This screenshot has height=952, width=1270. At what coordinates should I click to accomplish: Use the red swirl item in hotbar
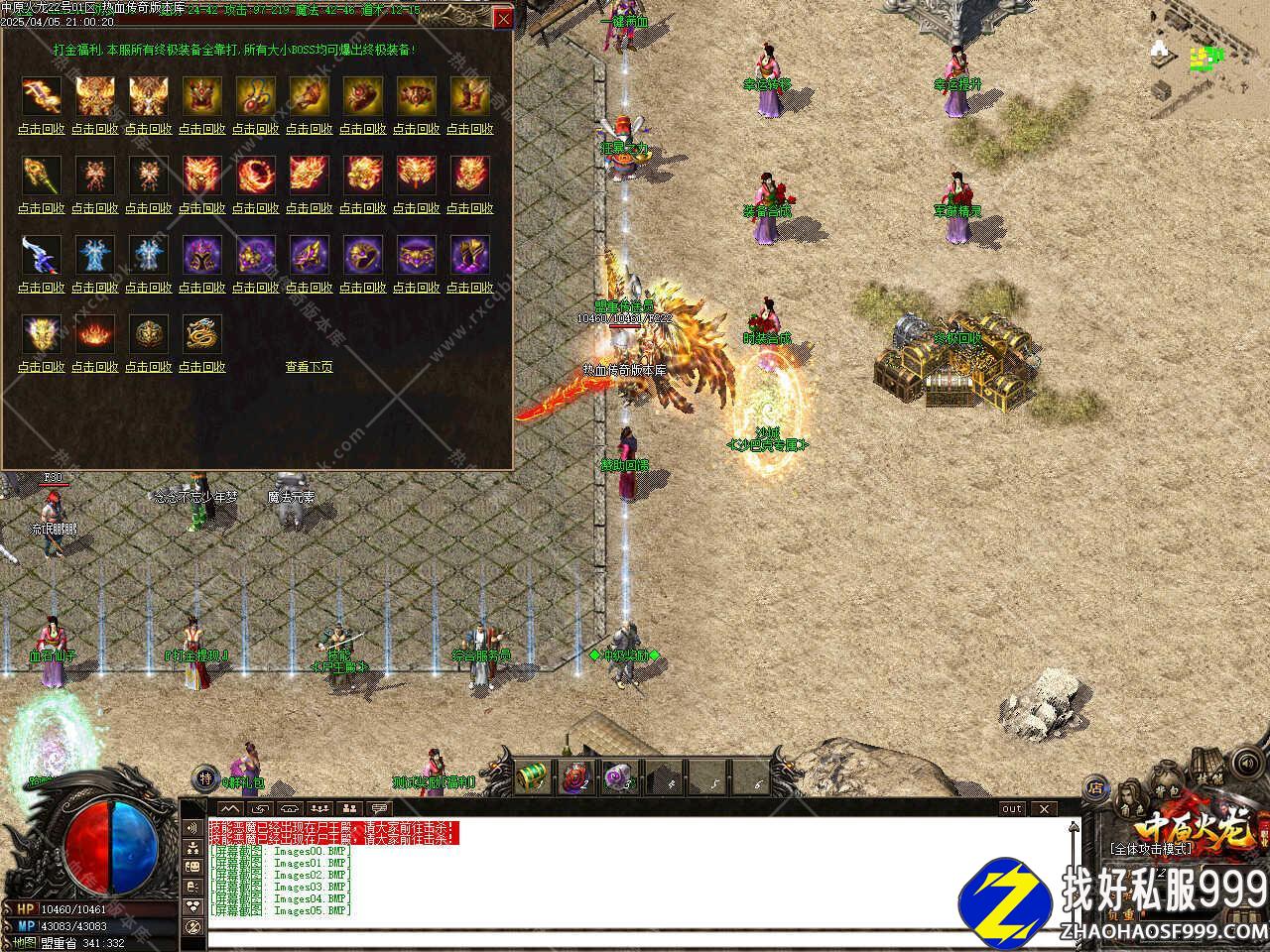(577, 775)
